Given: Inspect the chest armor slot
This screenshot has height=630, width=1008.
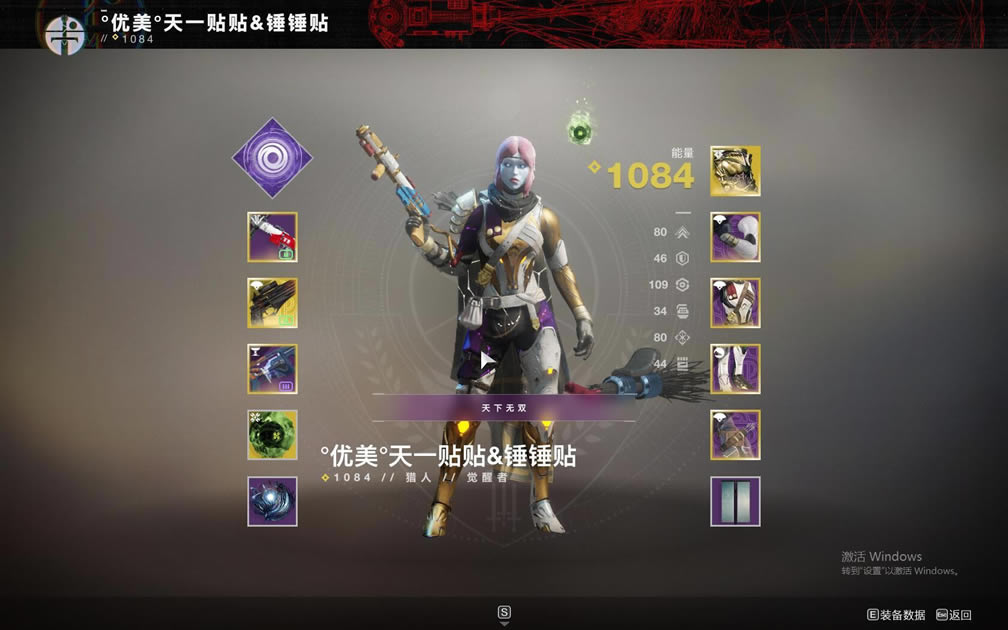Looking at the screenshot, I should click(735, 303).
